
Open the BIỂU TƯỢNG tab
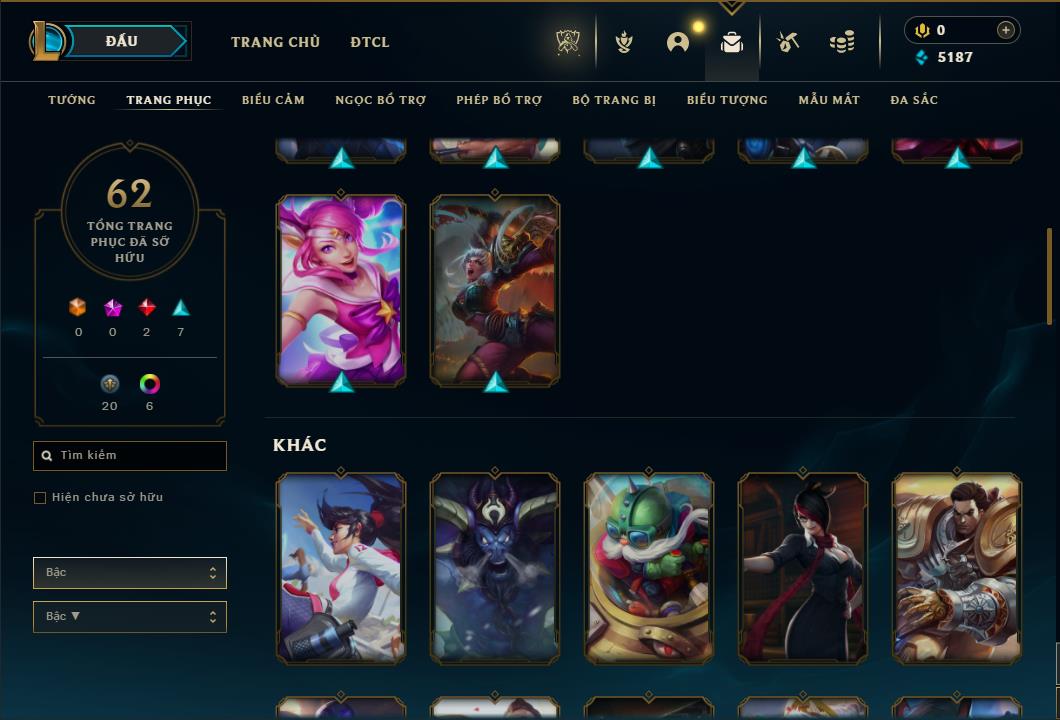[727, 100]
